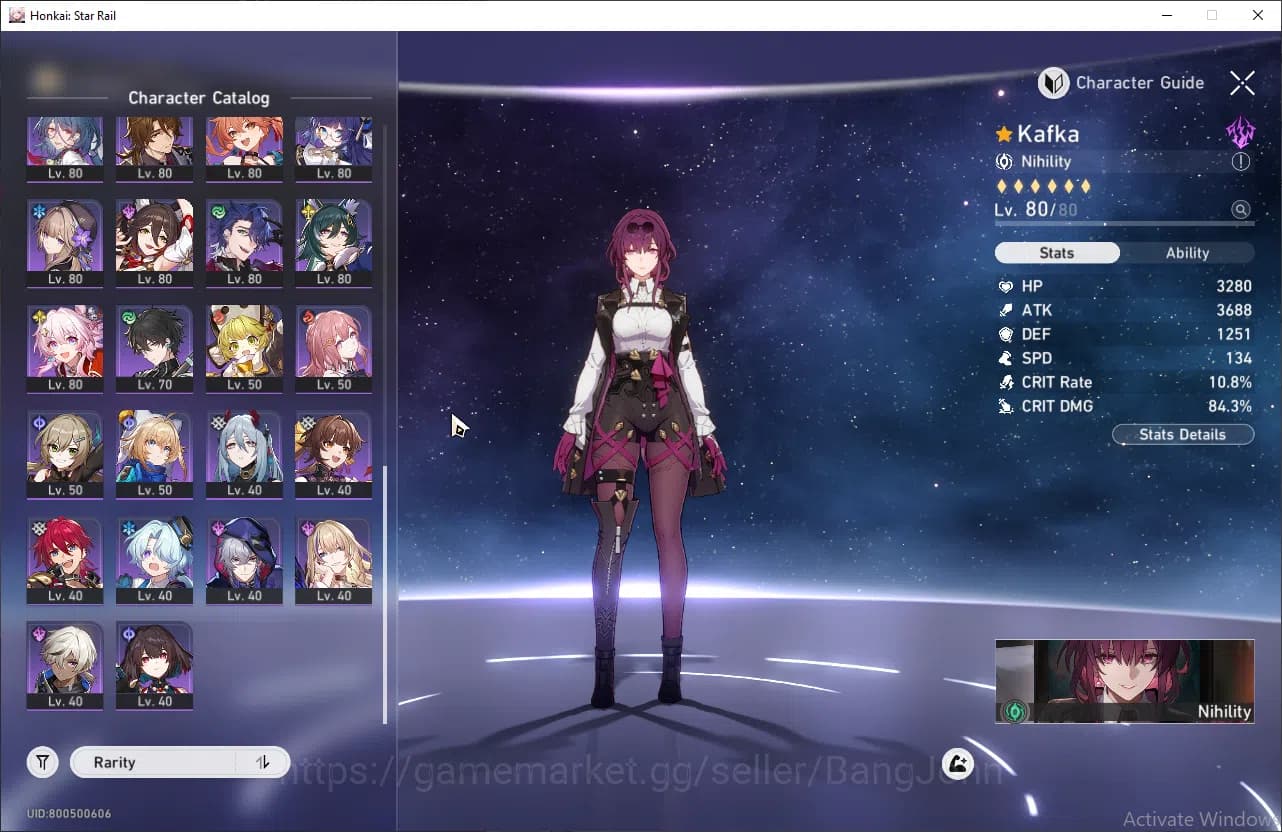The image size is (1282, 832).
Task: Select the Lv. 70 character portrait
Action: 154,348
